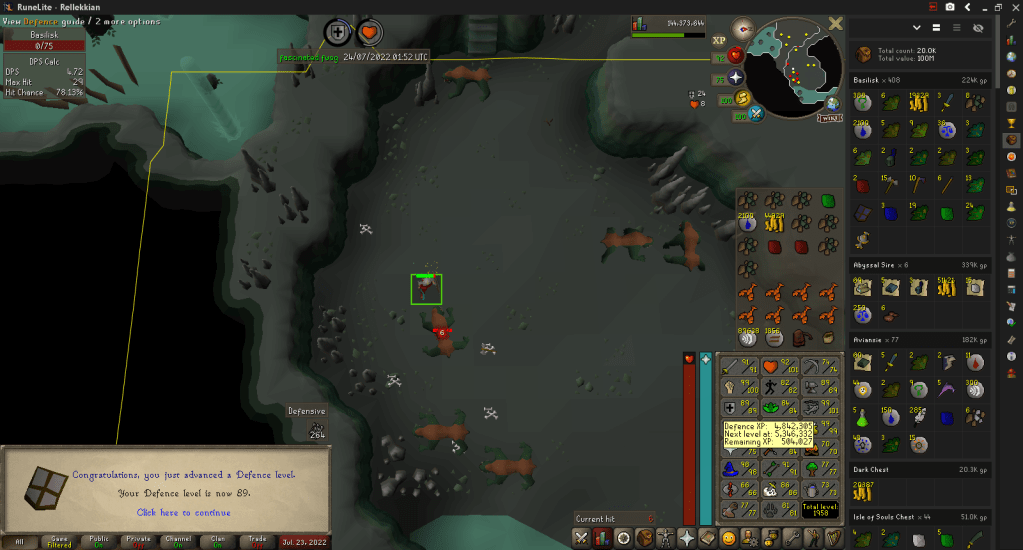This screenshot has height=550, width=1023.
Task: Click the Wiki button below the minimap
Action: (x=829, y=118)
